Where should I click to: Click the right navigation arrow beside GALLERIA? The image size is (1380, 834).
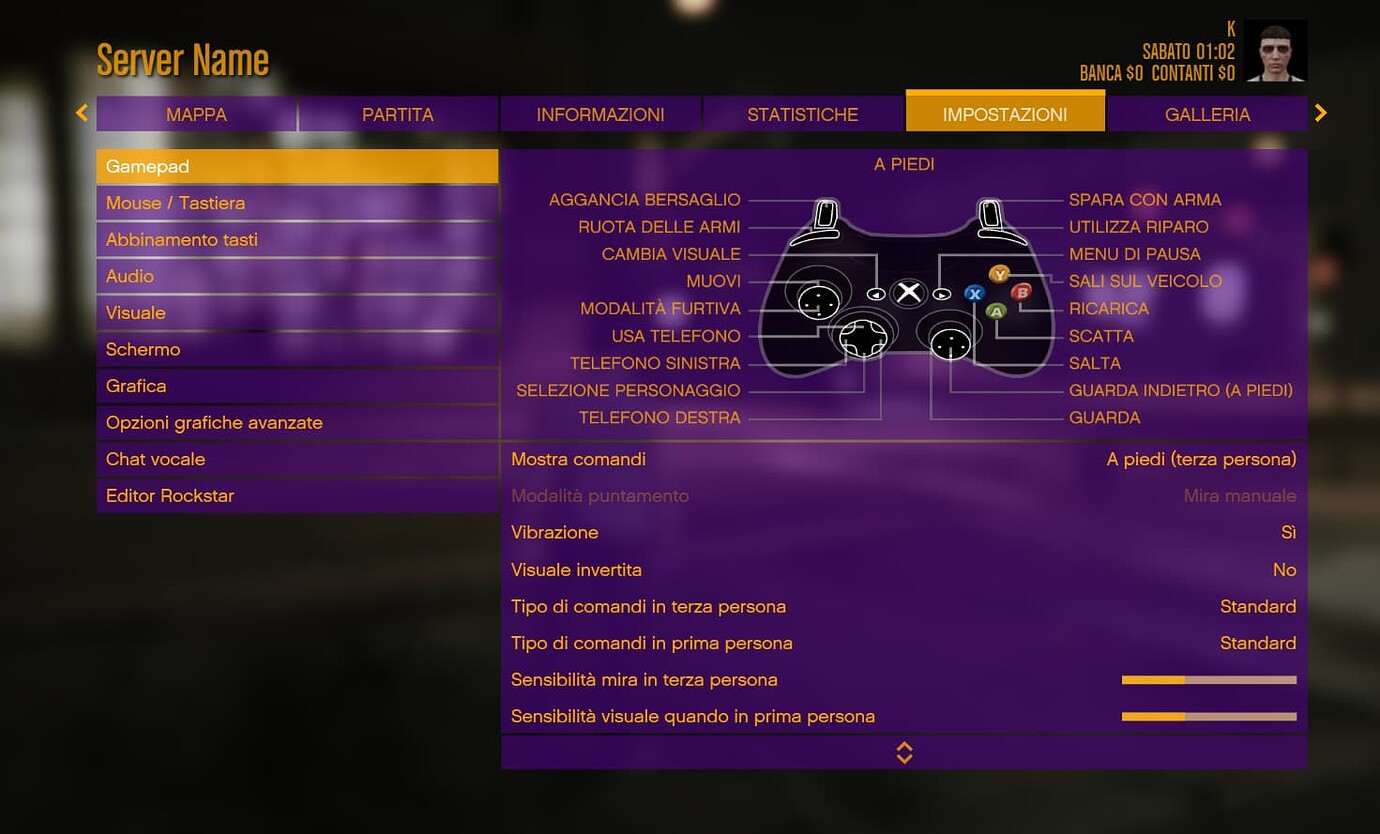(x=1321, y=113)
